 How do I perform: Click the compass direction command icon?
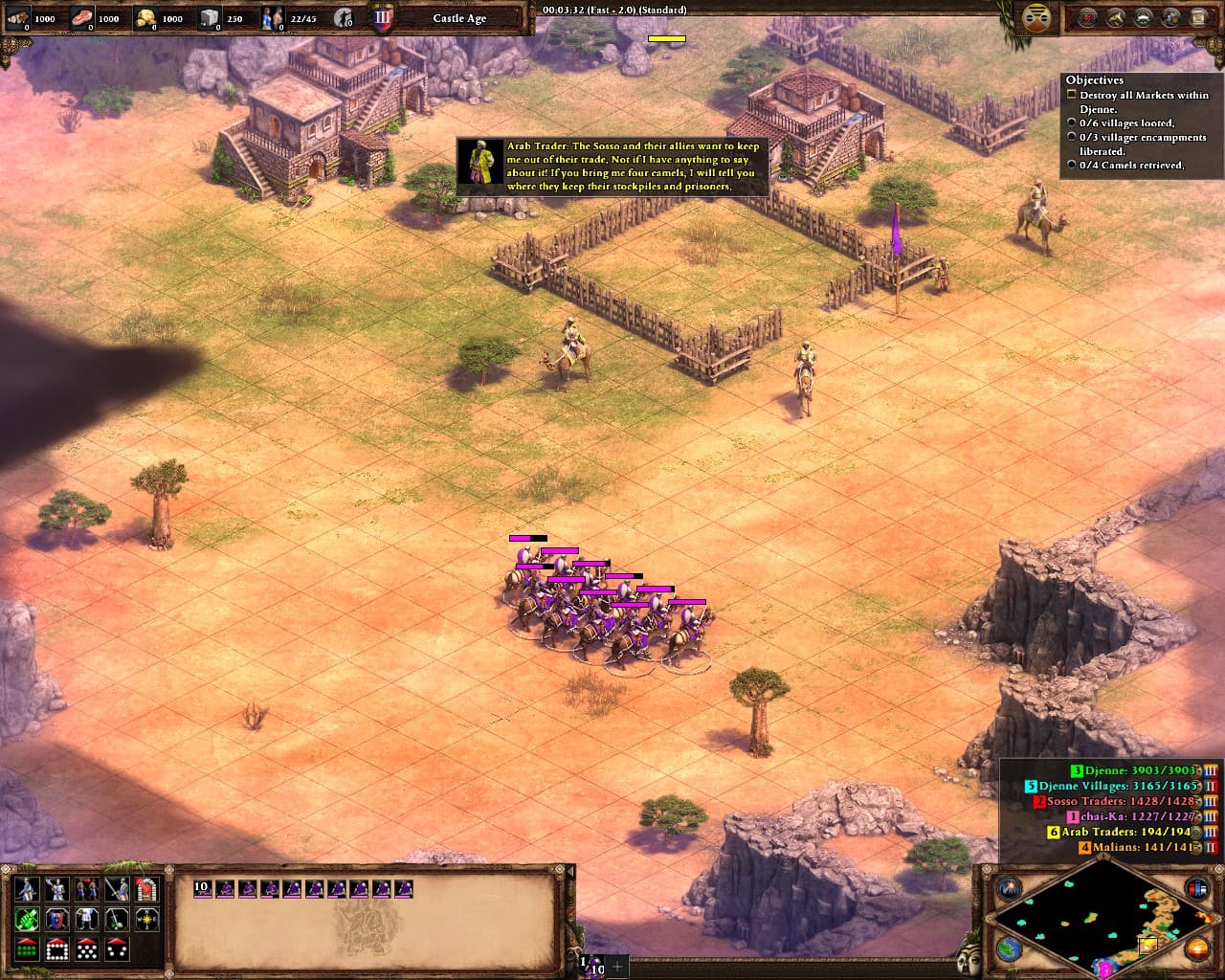tap(146, 920)
